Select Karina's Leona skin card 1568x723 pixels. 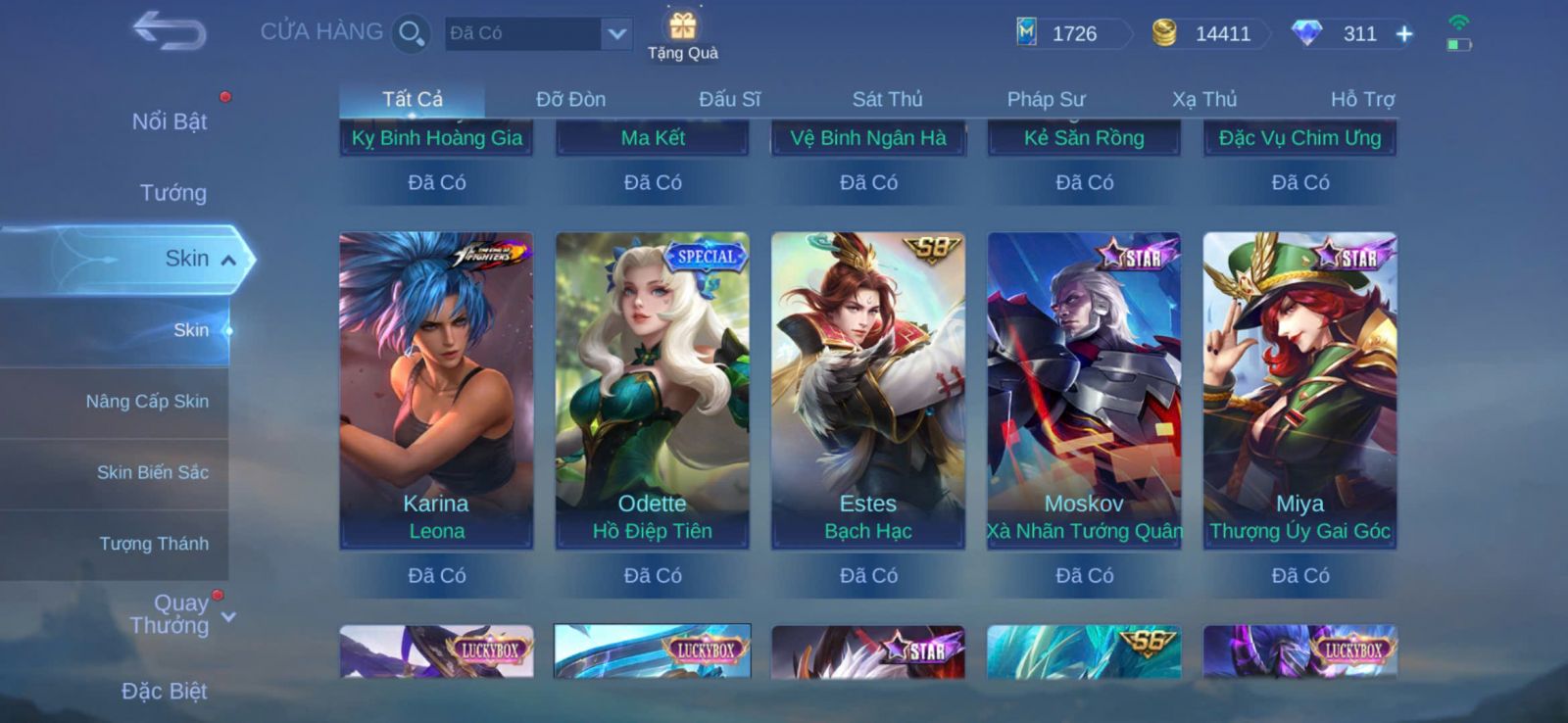click(x=436, y=390)
